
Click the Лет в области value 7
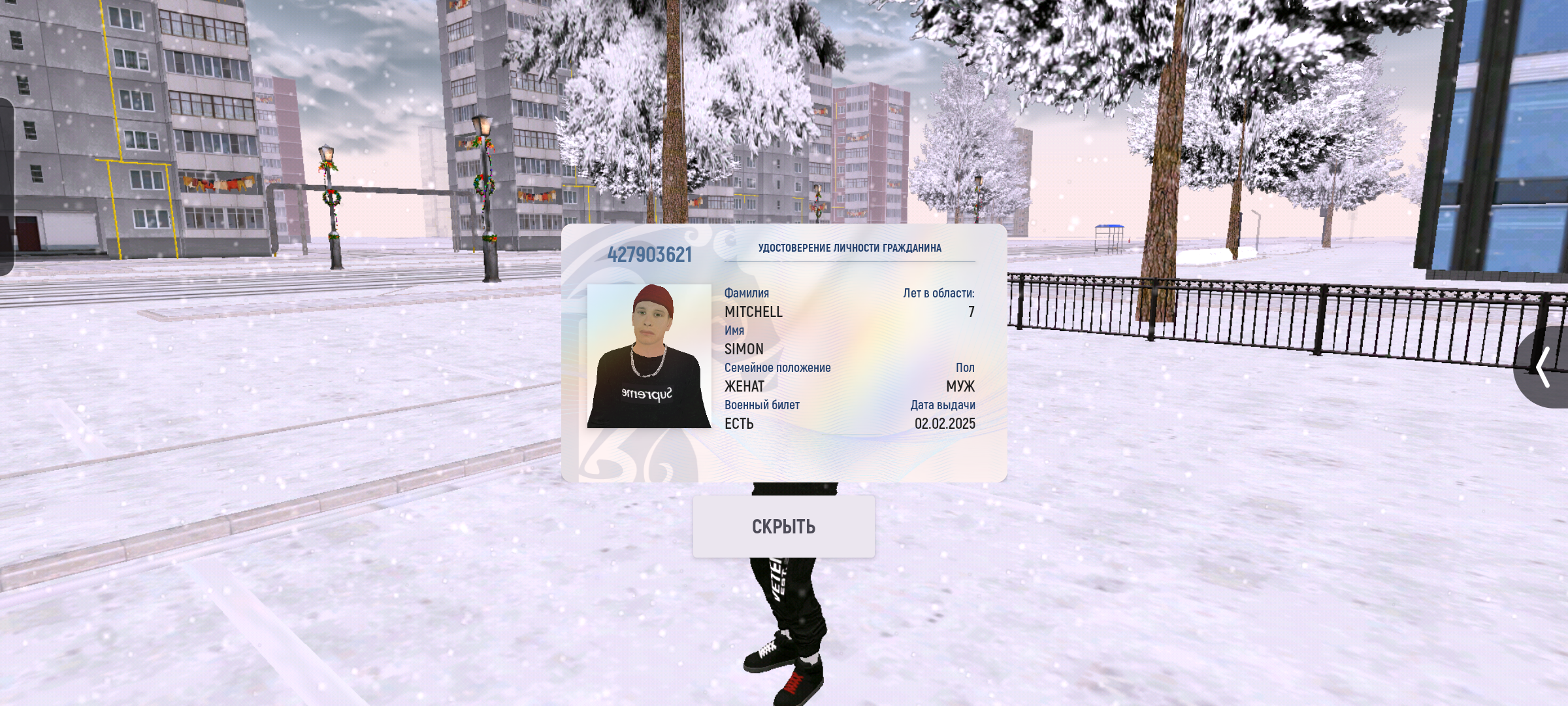[x=972, y=312]
